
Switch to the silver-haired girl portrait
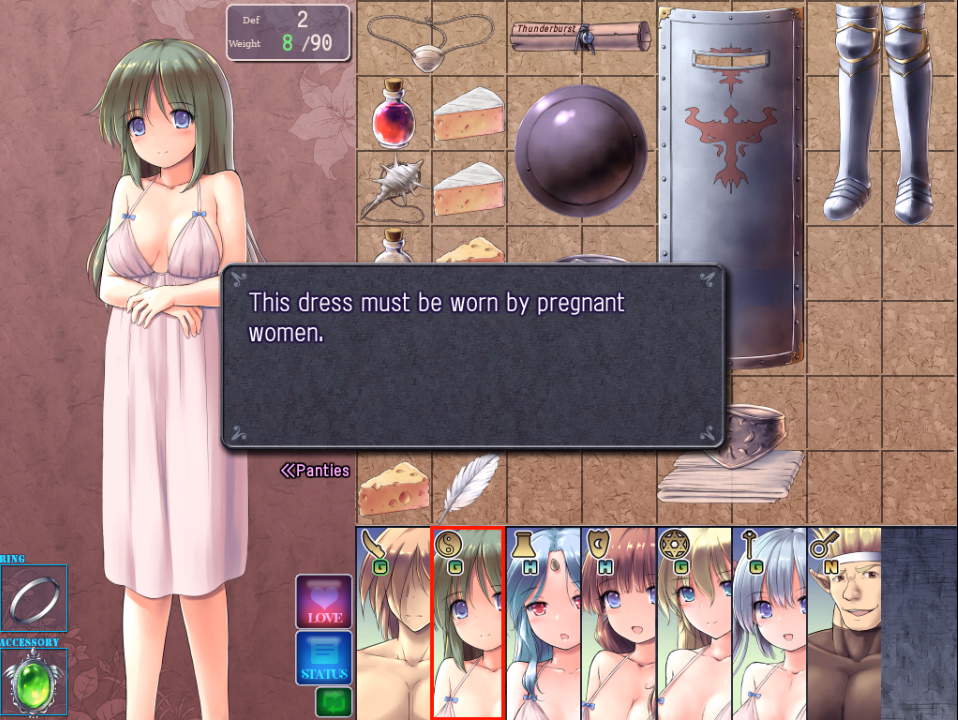tap(768, 623)
